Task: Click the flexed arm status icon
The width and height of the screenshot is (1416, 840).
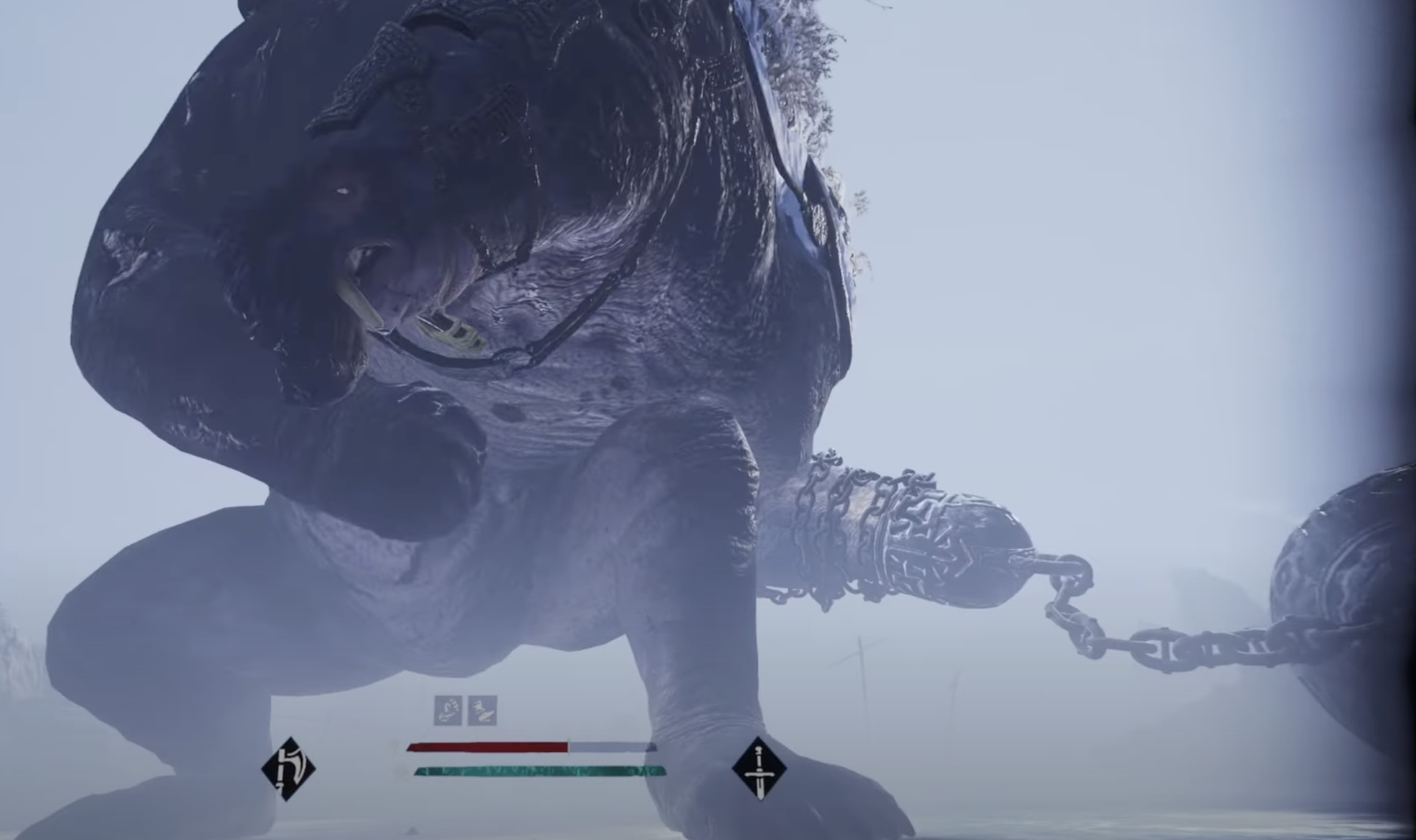Action: pos(448,710)
